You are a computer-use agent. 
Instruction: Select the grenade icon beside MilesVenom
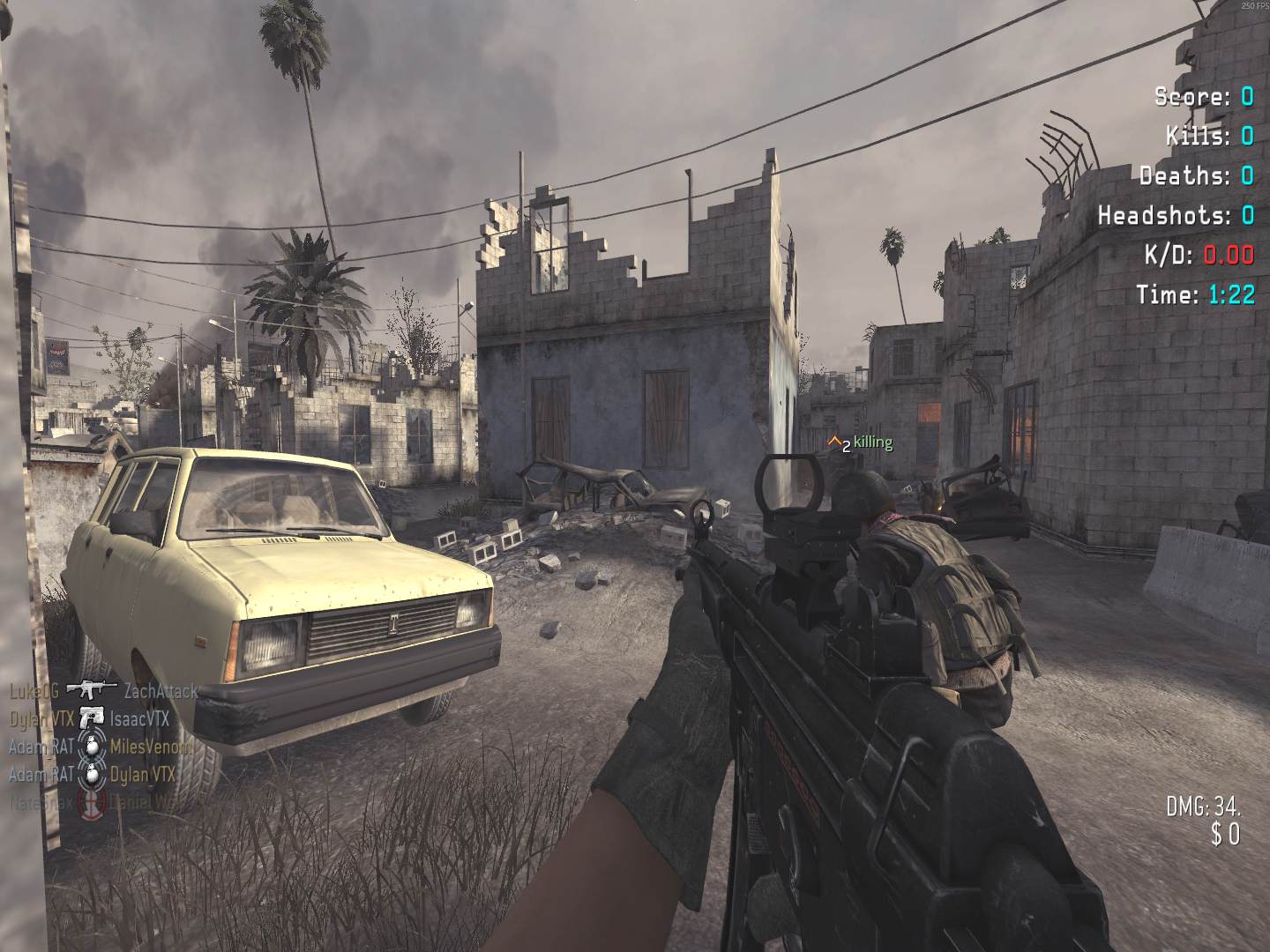tap(92, 746)
